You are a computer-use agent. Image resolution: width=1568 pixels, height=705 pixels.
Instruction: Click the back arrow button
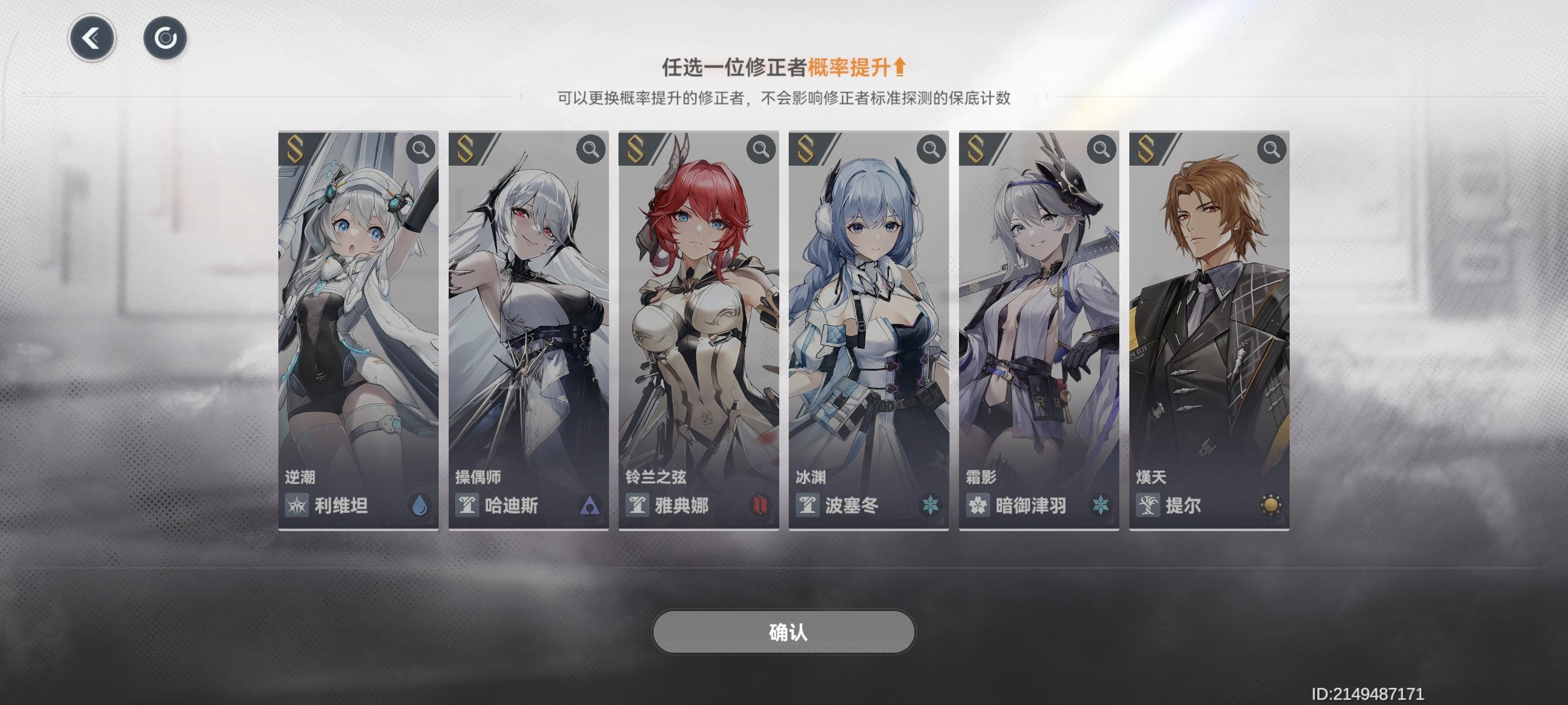click(91, 38)
